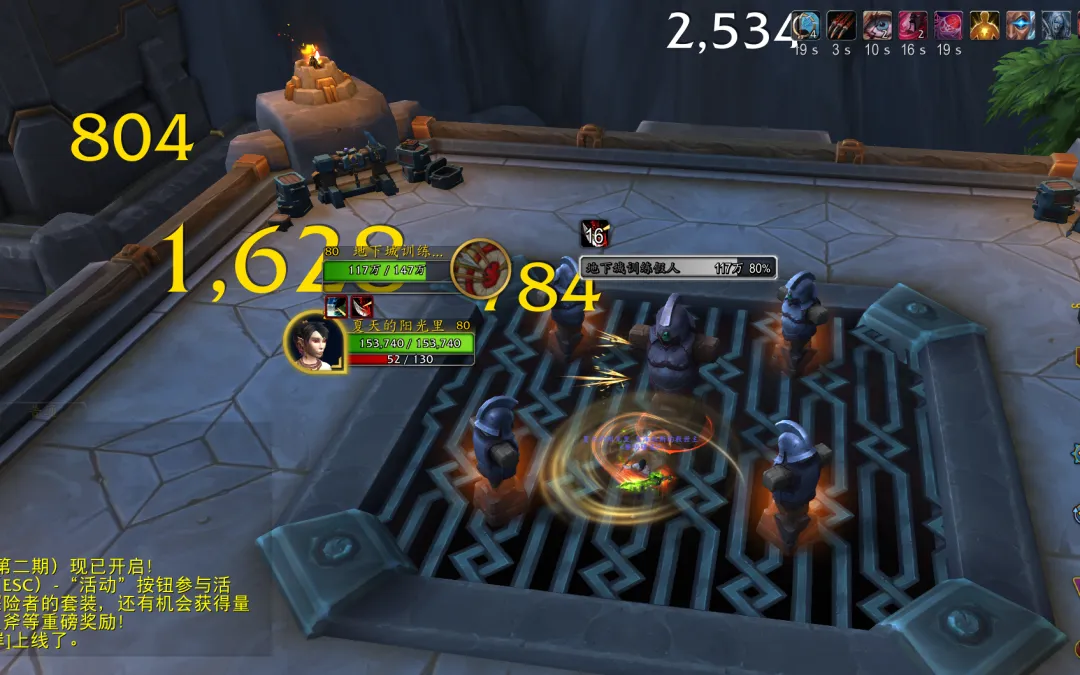Click the red claw slash buff icon
Viewport: 1080px width, 675px height.
click(842, 25)
